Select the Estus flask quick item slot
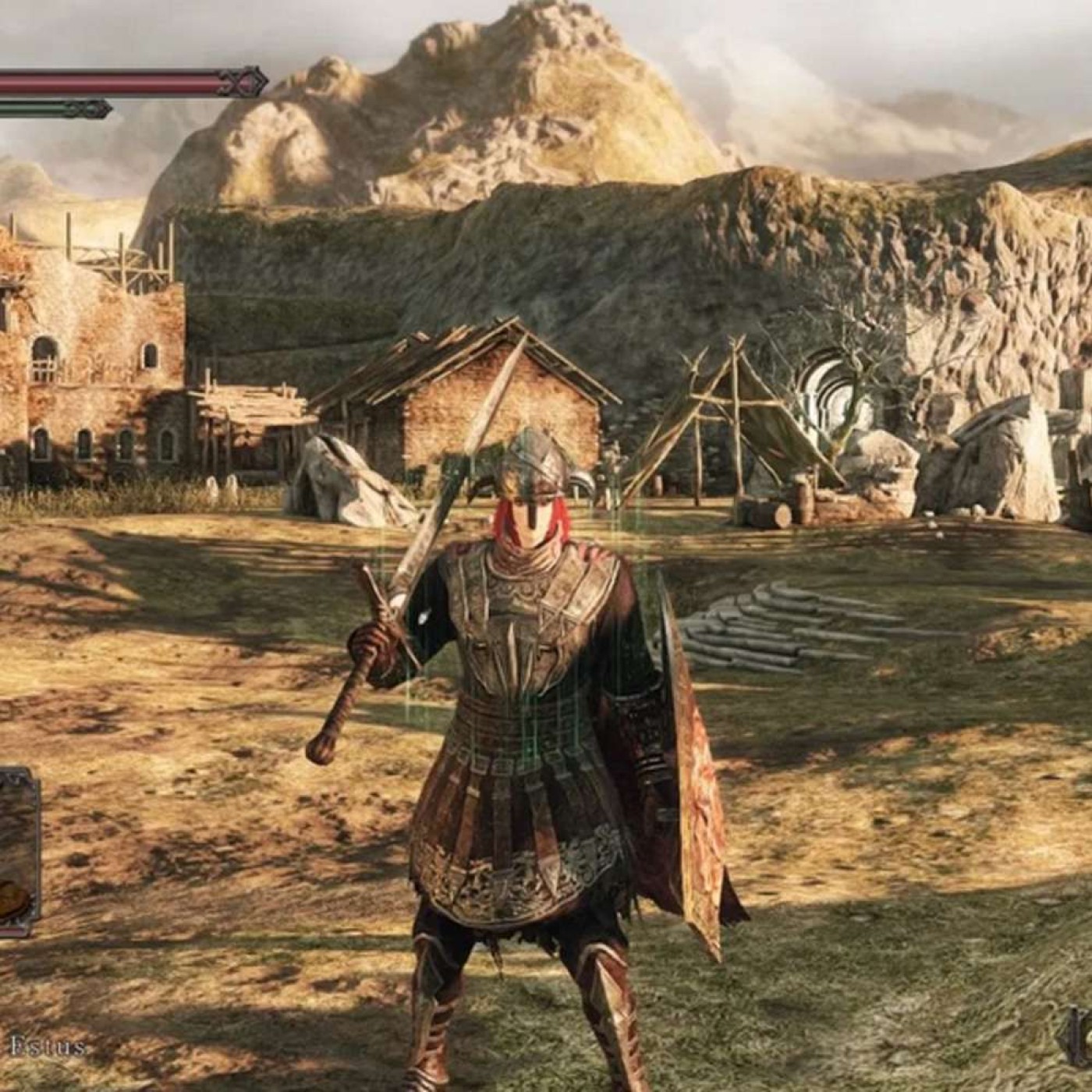This screenshot has height=1092, width=1092. click(17, 852)
